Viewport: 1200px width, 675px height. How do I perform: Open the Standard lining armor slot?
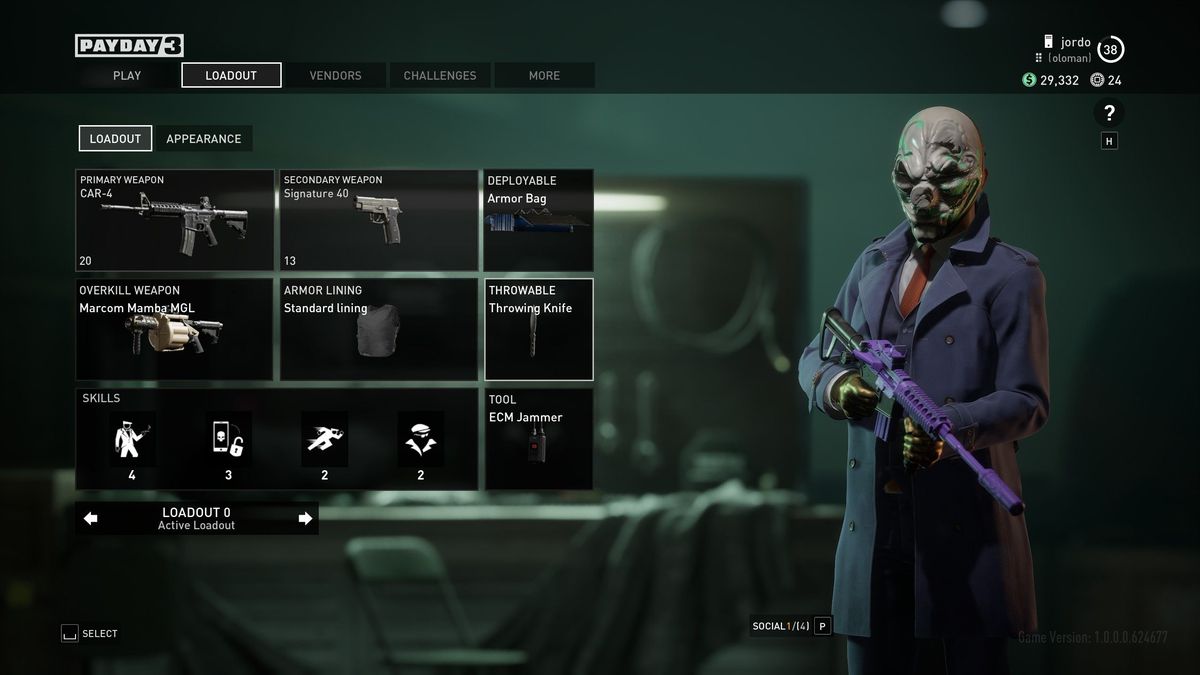pos(379,329)
